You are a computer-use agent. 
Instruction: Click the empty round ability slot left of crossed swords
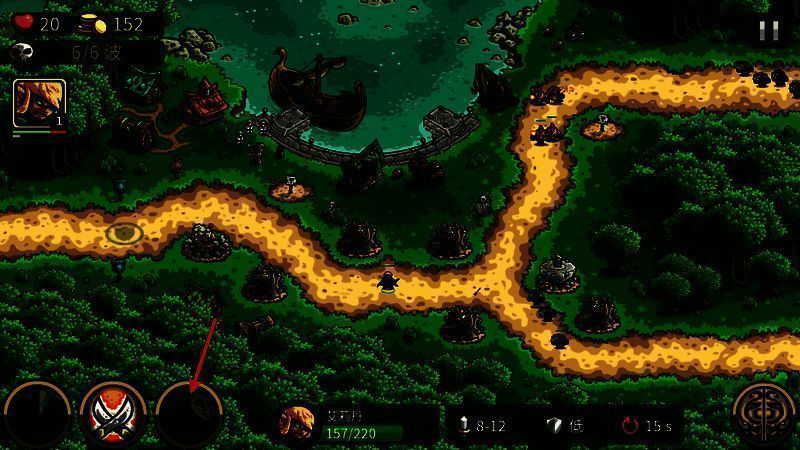pos(37,414)
